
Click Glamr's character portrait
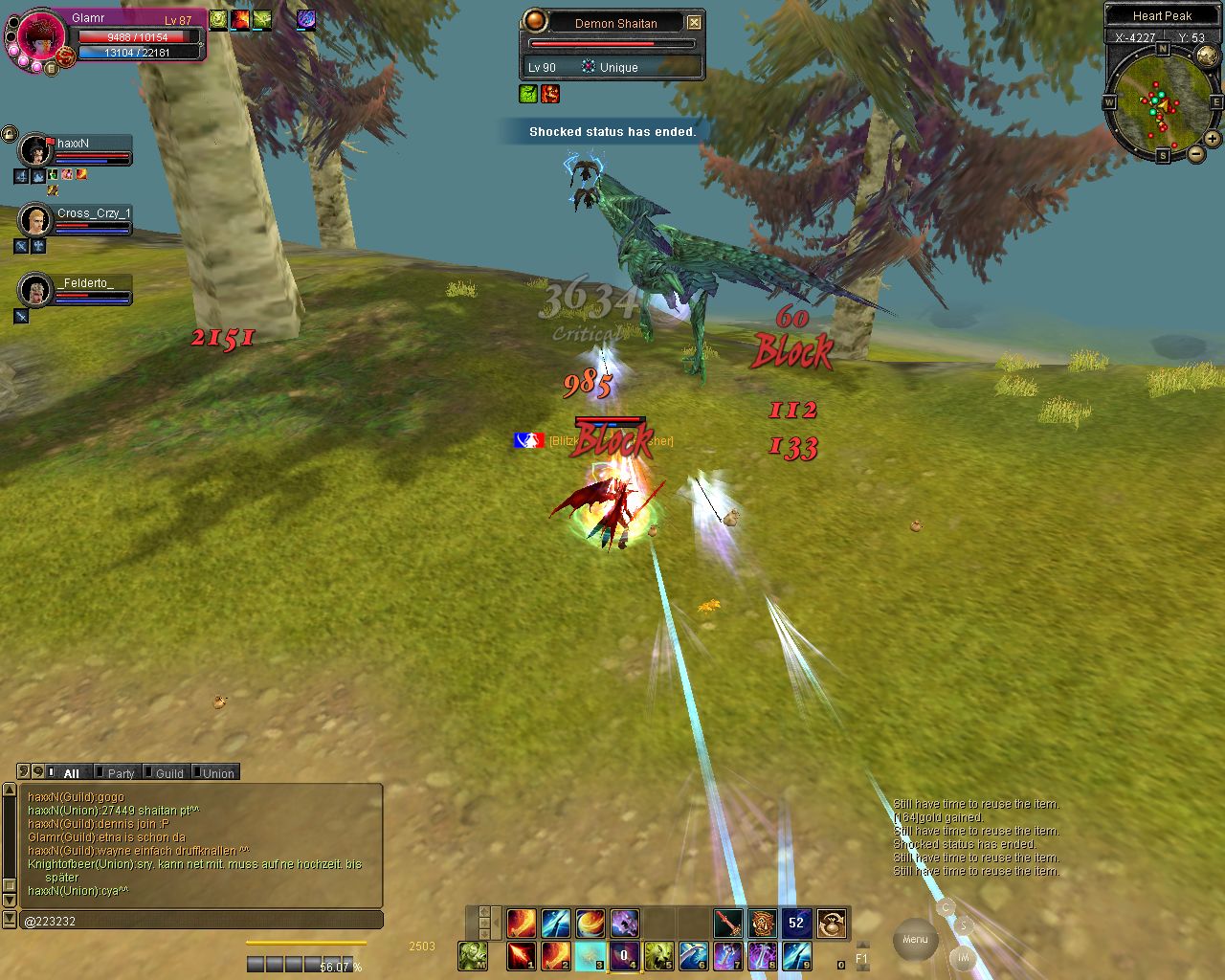(x=41, y=38)
